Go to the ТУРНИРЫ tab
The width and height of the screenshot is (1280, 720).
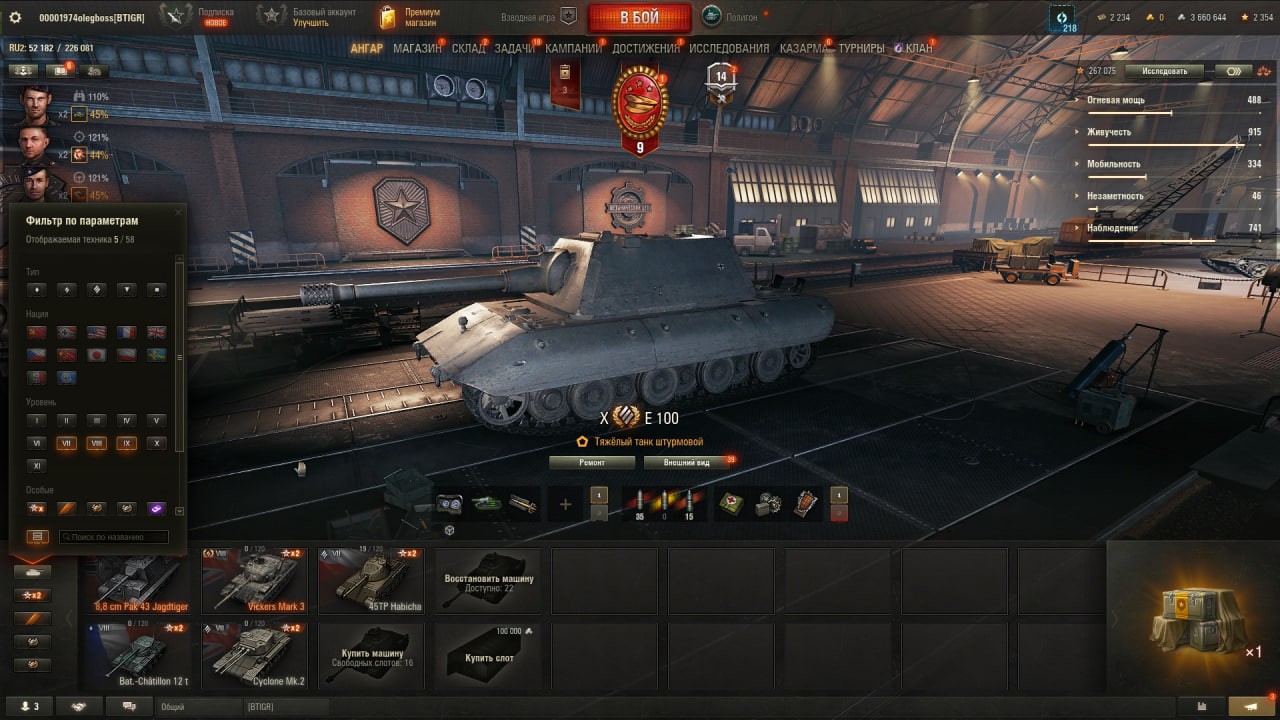pos(861,48)
